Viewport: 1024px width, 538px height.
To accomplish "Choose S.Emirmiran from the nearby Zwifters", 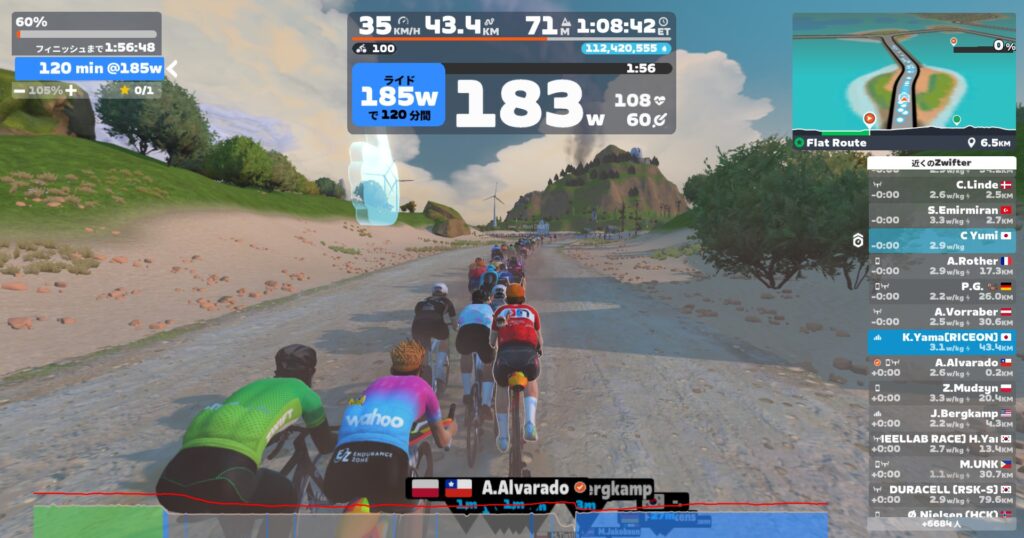I will coord(941,215).
